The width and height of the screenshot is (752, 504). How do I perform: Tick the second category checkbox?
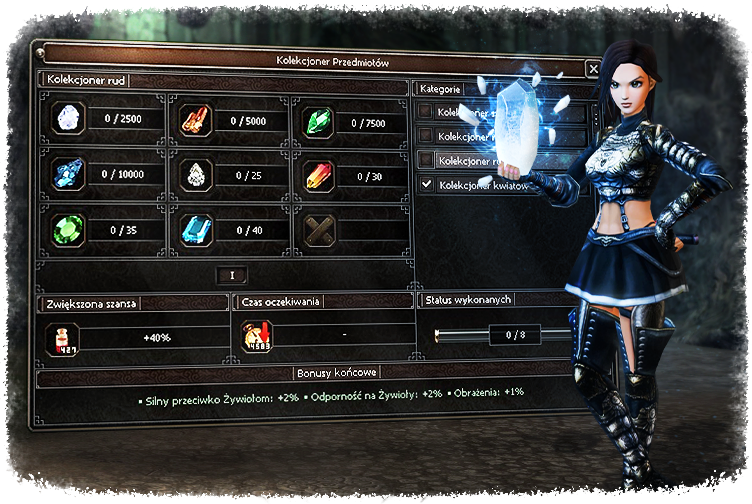pos(427,135)
